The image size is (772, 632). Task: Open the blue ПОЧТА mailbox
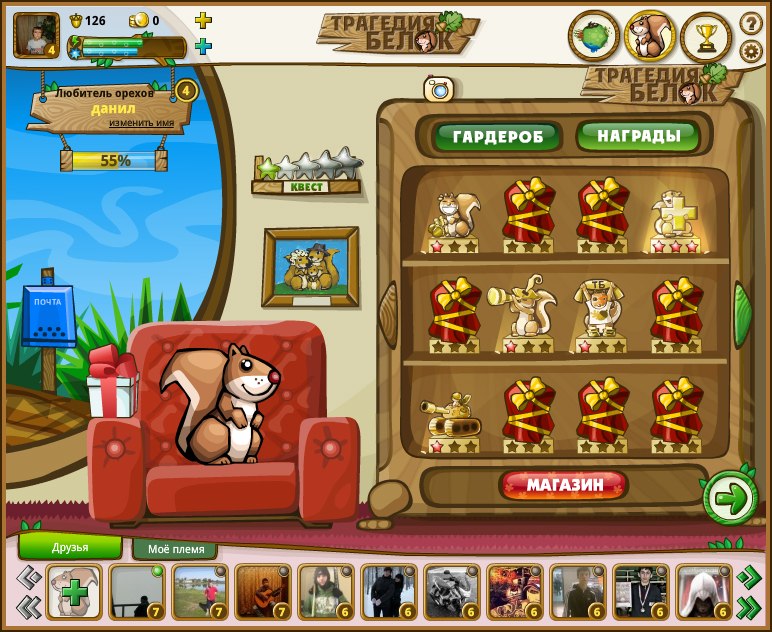pos(48,316)
